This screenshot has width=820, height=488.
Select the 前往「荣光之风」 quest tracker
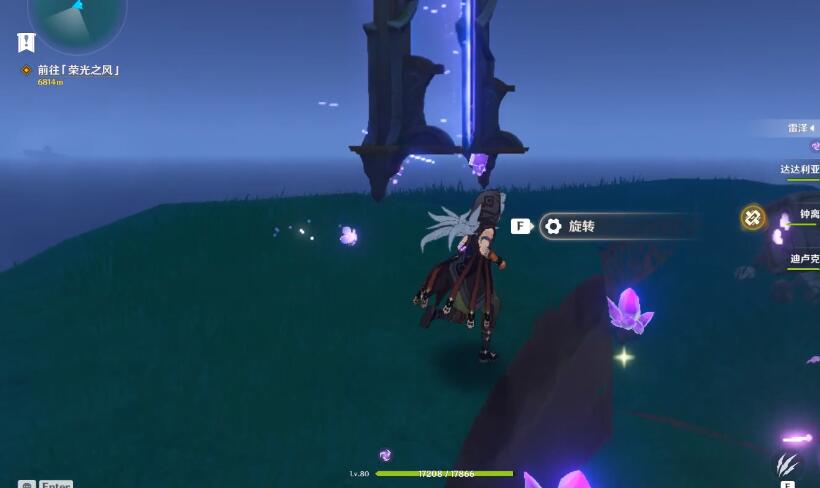[x=78, y=70]
